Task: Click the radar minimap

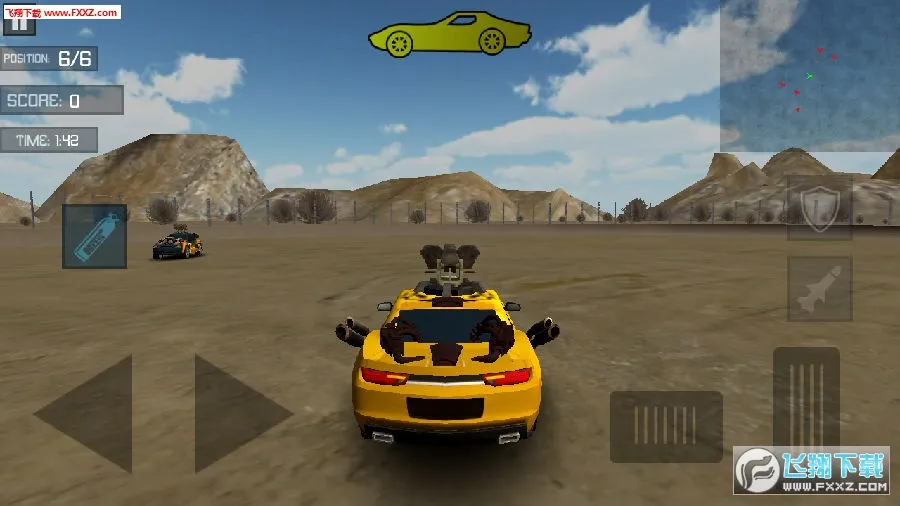Action: click(810, 76)
